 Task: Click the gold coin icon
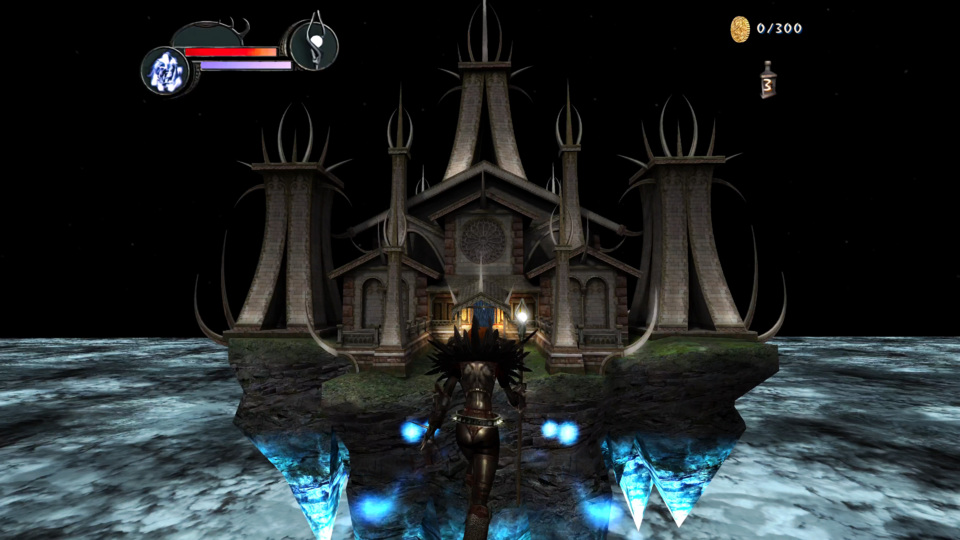pyautogui.click(x=740, y=28)
